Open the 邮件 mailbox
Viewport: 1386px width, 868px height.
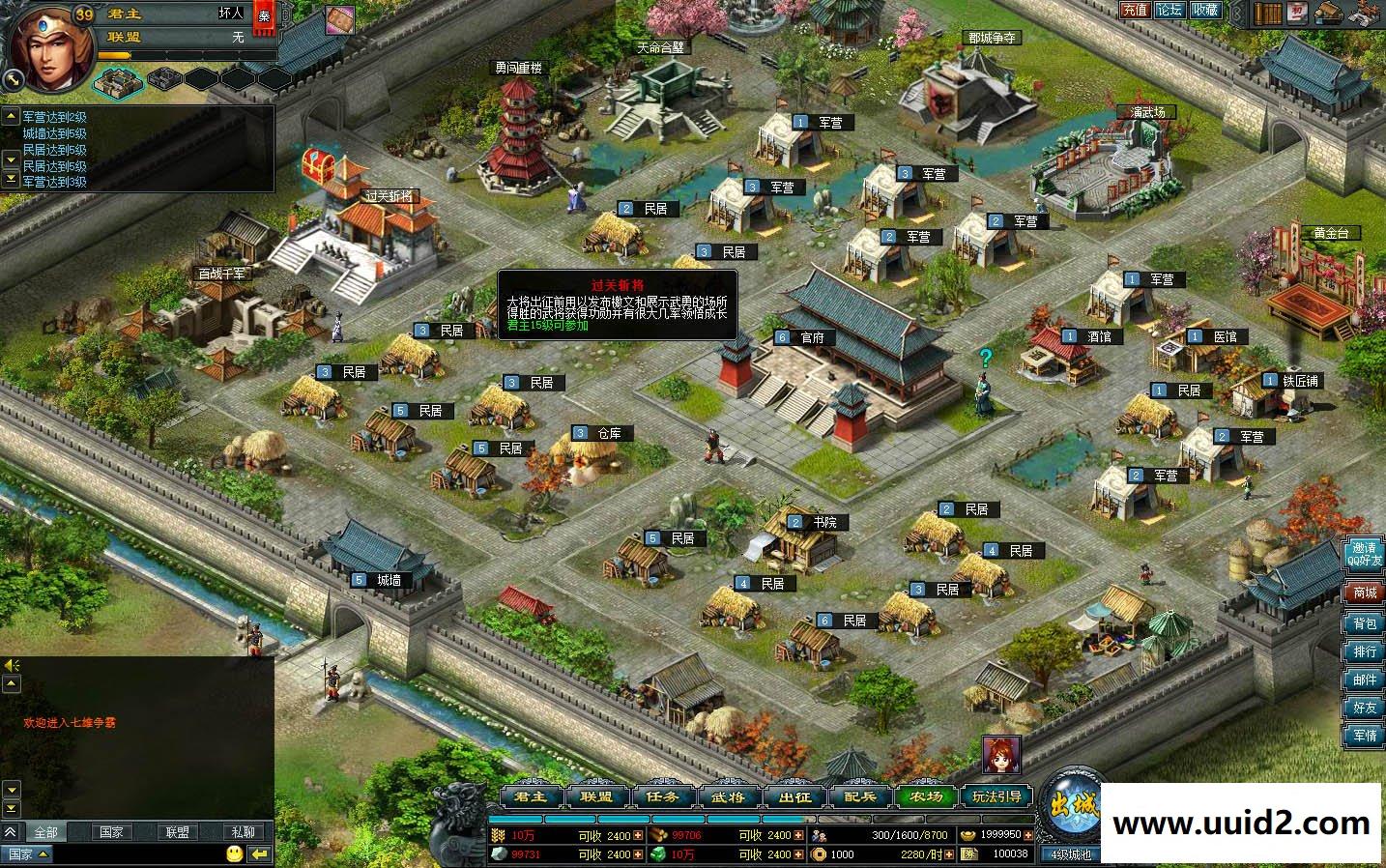coord(1365,680)
